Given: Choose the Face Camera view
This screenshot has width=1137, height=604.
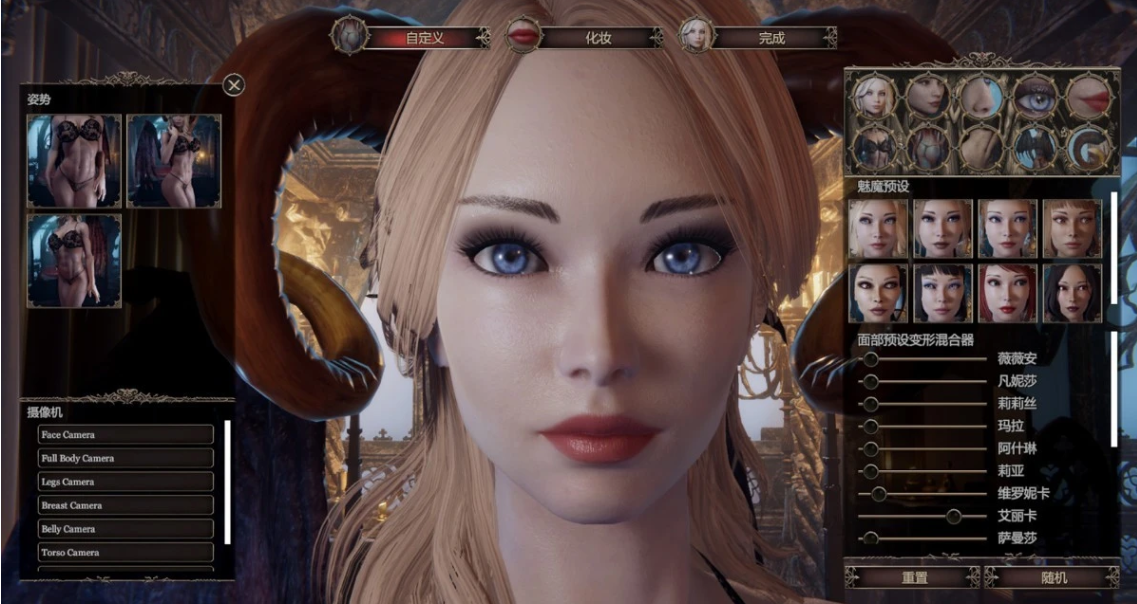Looking at the screenshot, I should (x=126, y=435).
